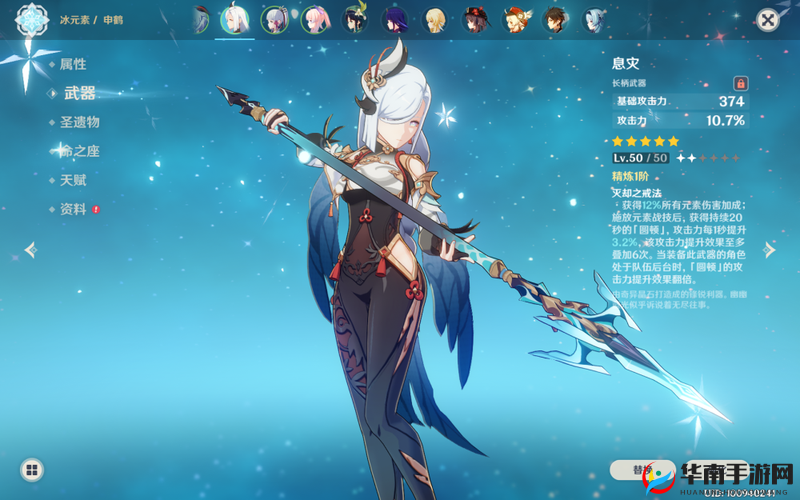Select the blonde traveler portrait
Viewport: 800px width, 500px height.
tap(435, 19)
